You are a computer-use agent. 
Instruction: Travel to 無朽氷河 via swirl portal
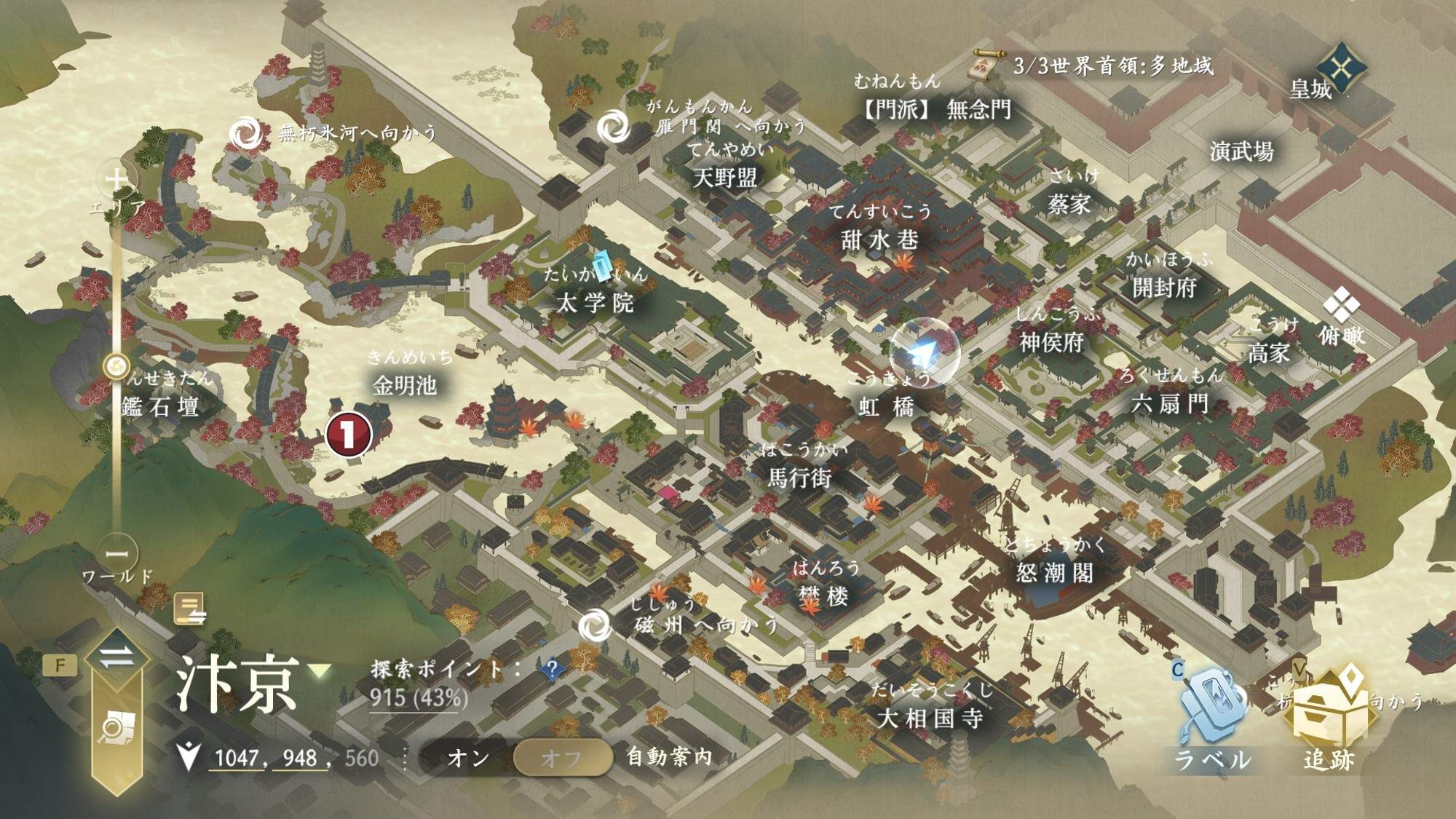[245, 133]
